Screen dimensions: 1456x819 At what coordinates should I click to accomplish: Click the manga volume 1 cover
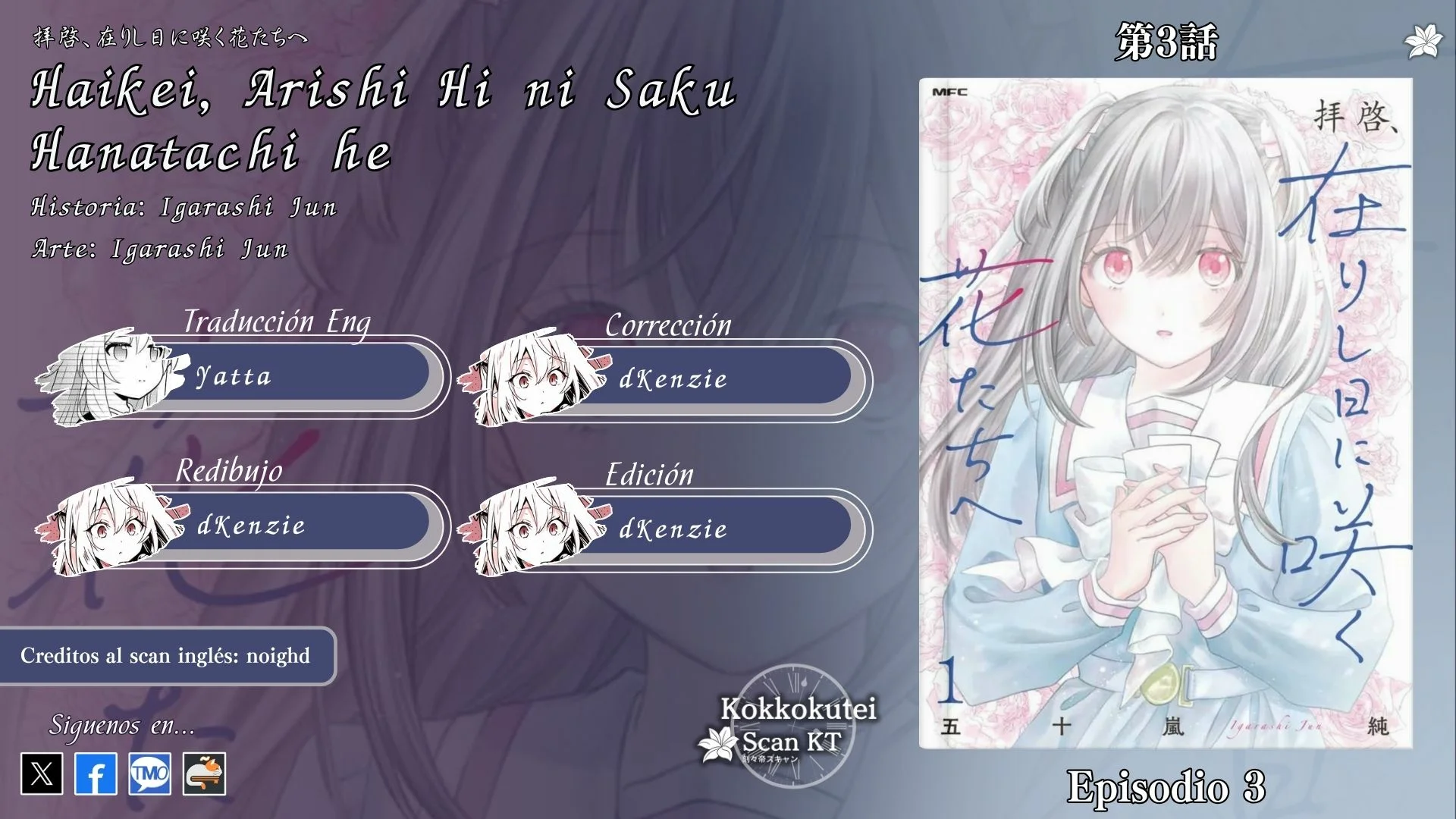tap(1166, 413)
